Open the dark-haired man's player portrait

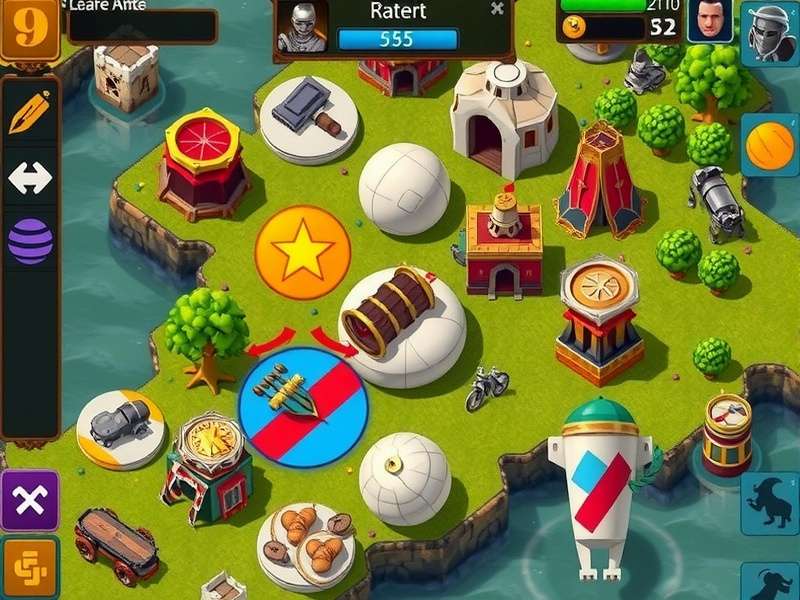(710, 21)
